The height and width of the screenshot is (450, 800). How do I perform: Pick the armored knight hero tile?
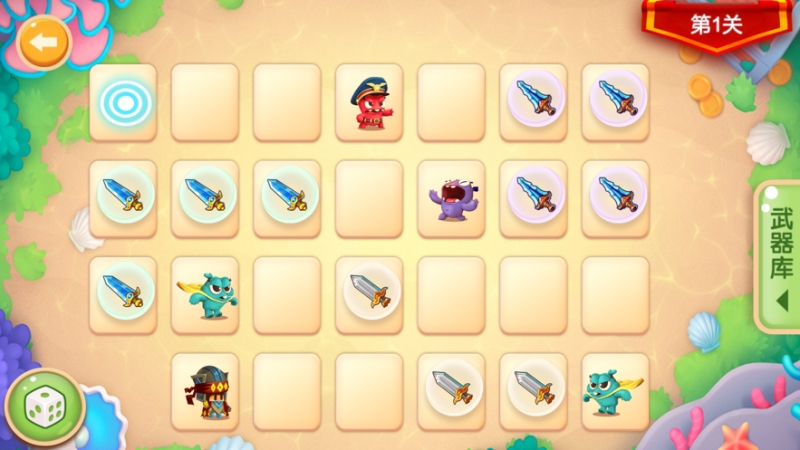(205, 391)
